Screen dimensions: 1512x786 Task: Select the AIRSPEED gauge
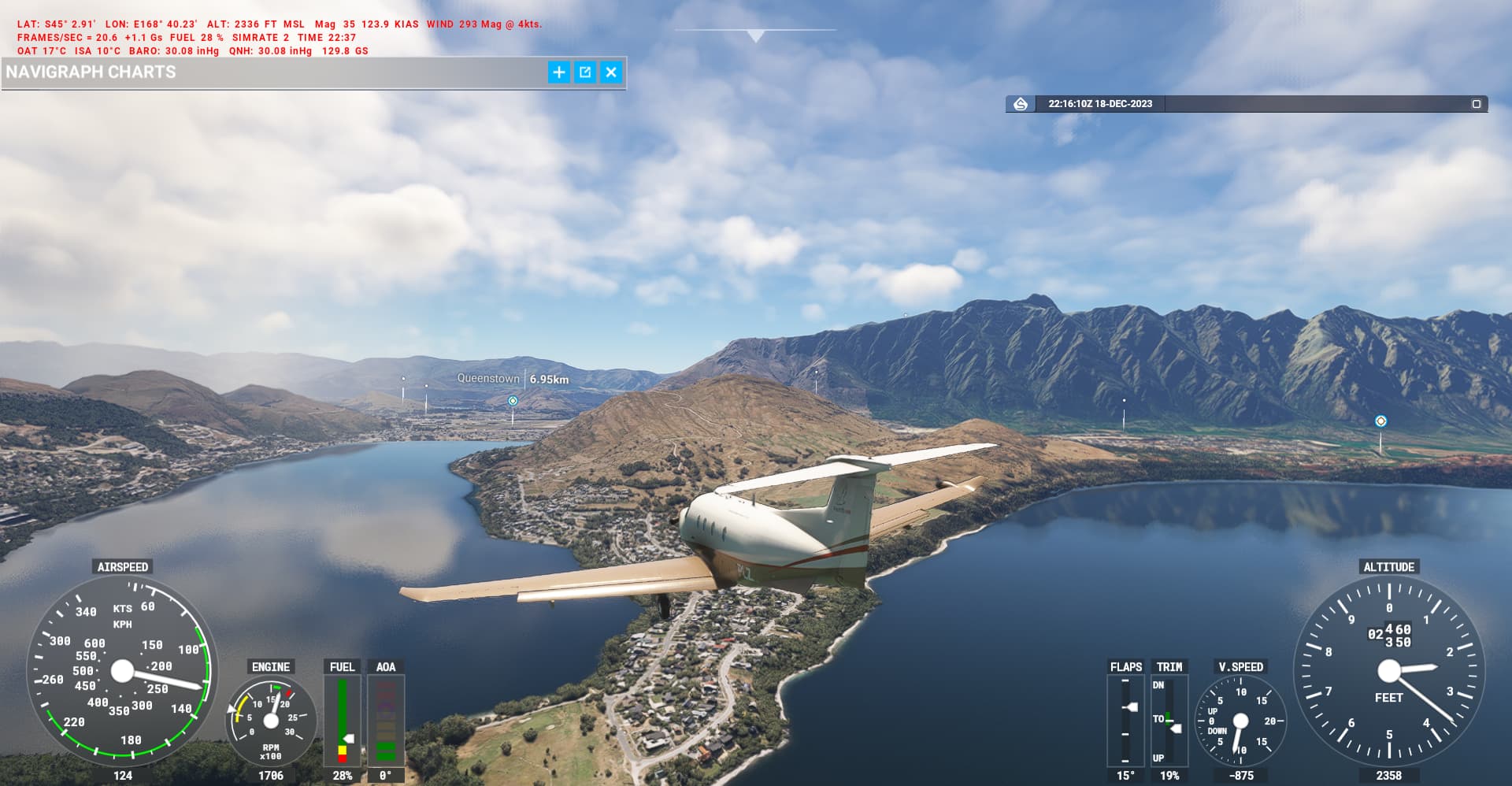pyautogui.click(x=122, y=673)
